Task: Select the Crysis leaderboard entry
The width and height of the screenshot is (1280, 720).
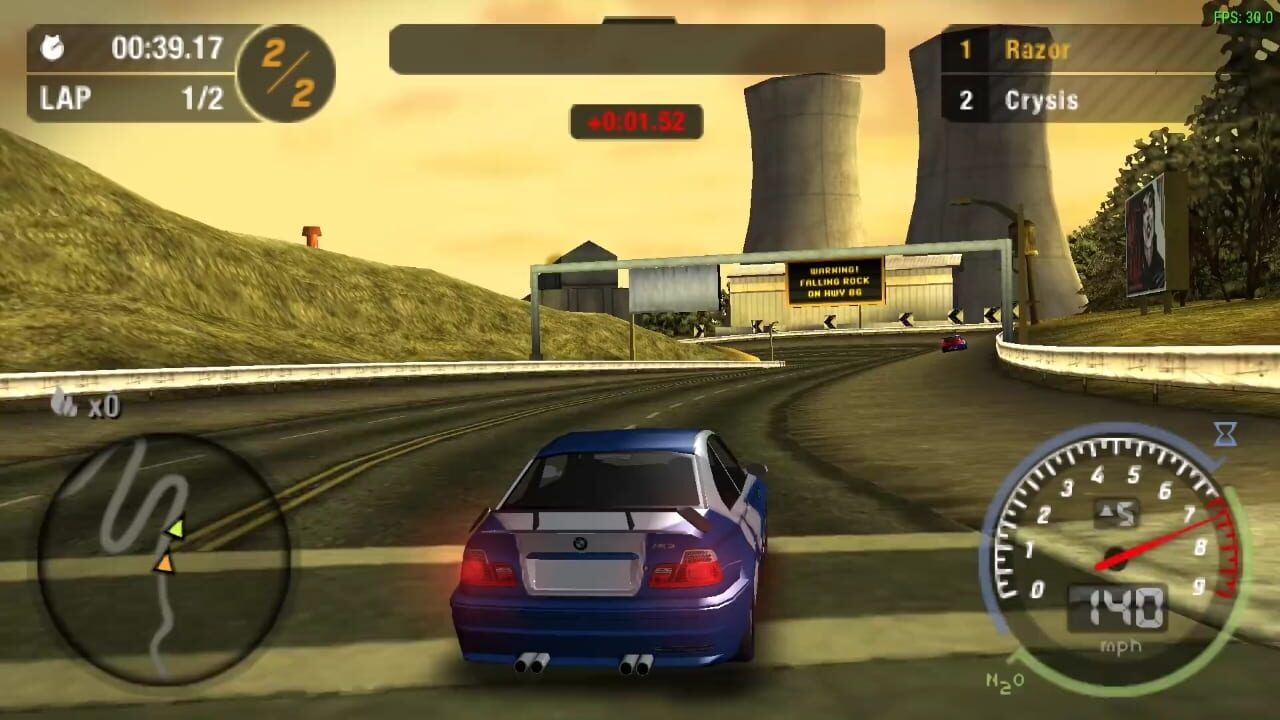Action: [x=1040, y=100]
